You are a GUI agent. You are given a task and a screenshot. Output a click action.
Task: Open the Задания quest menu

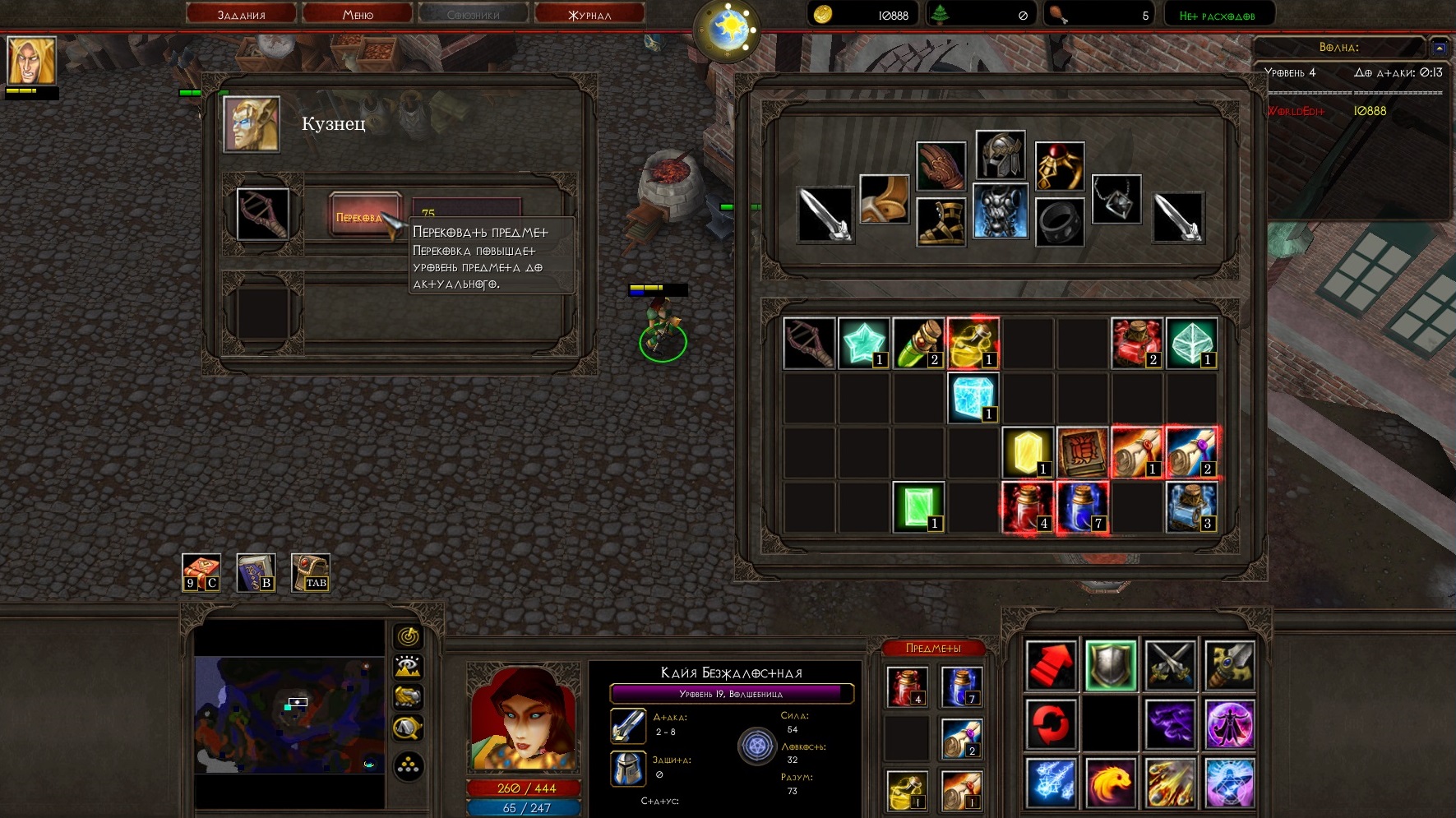(x=241, y=14)
